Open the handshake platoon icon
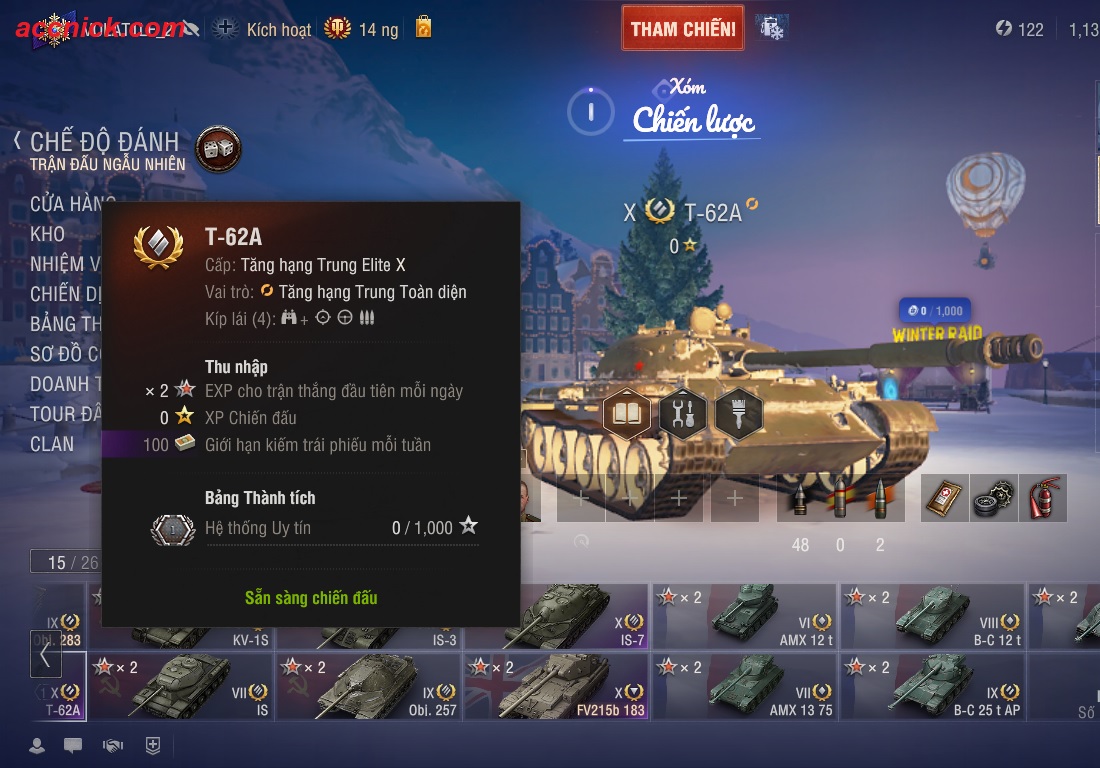 pos(113,745)
